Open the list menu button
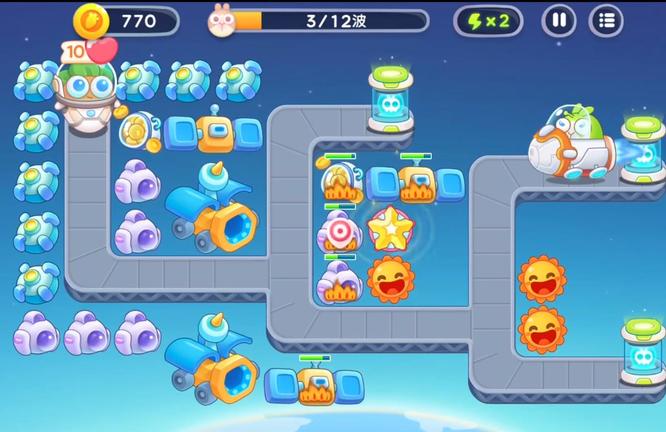 (605, 20)
